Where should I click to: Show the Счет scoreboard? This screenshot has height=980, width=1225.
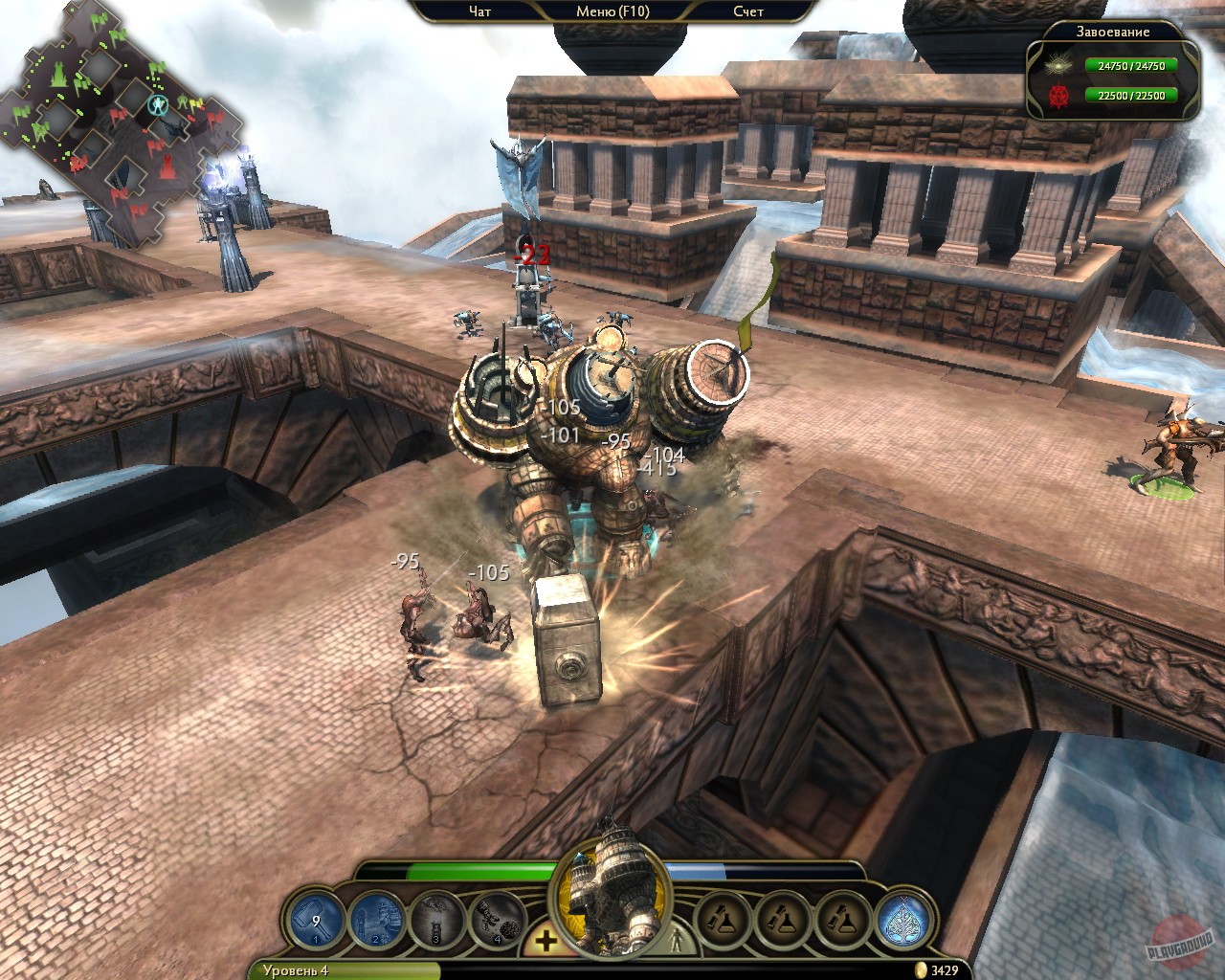pos(748,11)
